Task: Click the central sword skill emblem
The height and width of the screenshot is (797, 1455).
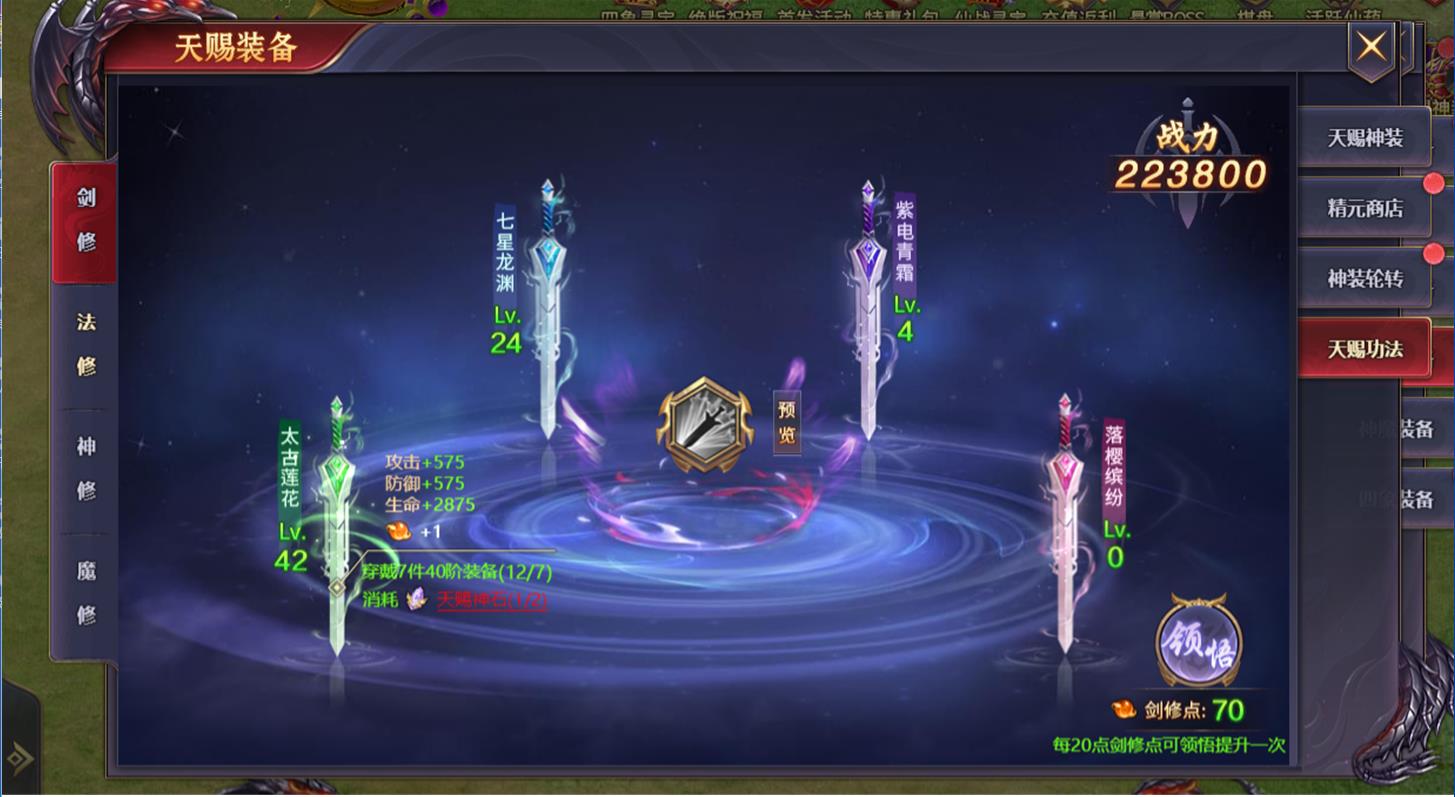Action: 704,425
